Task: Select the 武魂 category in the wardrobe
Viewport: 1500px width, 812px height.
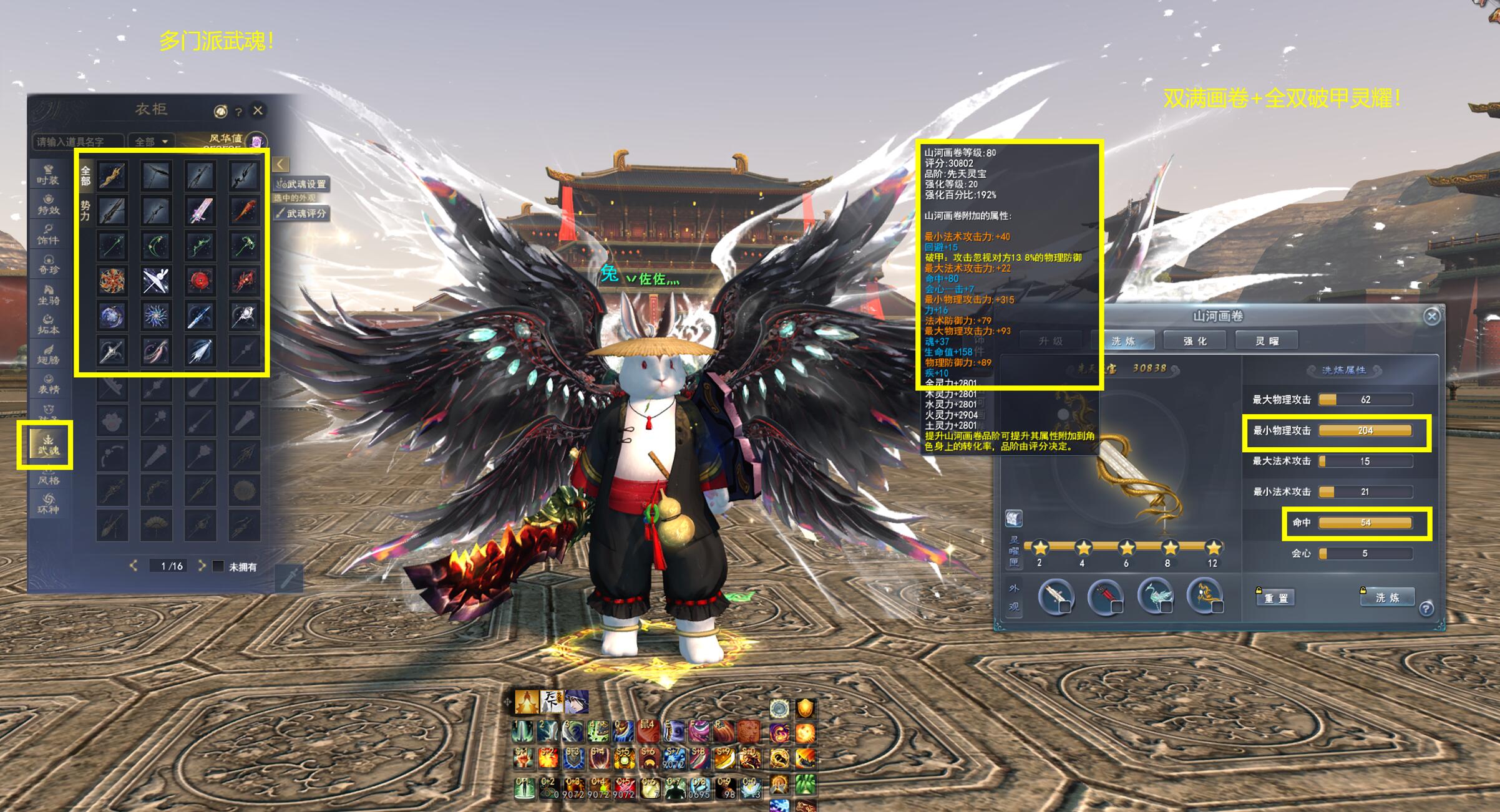Action: [47, 445]
